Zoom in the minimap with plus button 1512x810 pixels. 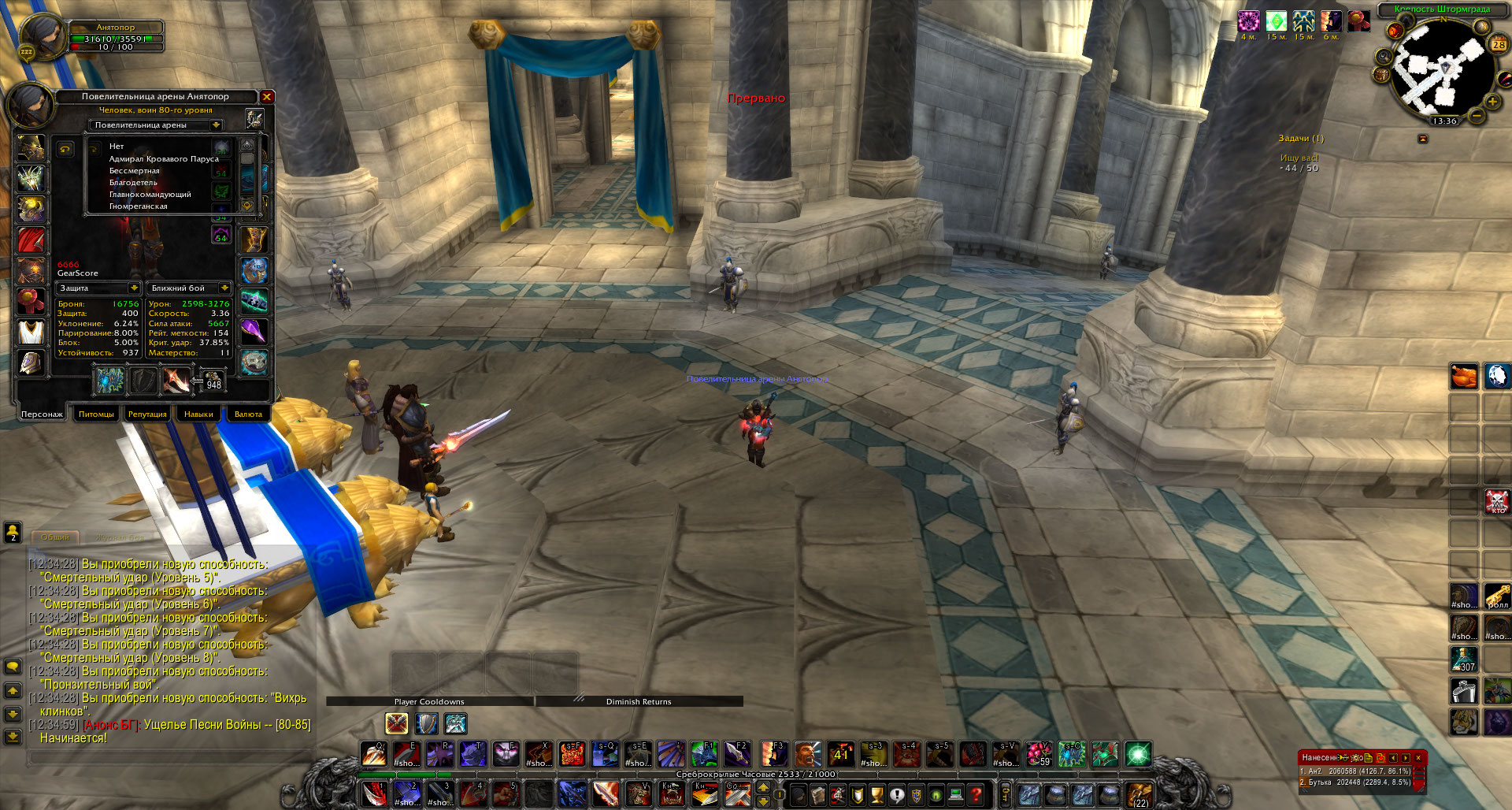[x=1492, y=102]
